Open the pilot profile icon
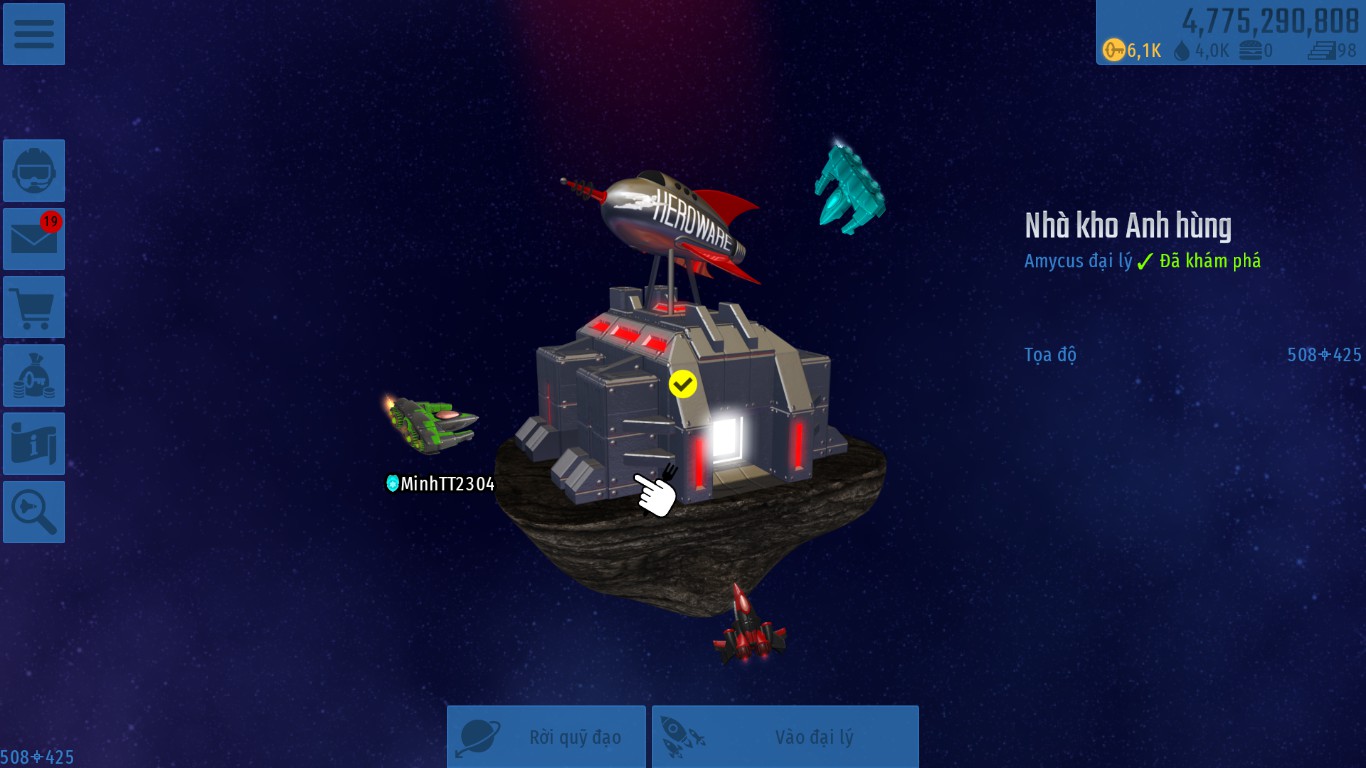Viewport: 1366px width, 768px height. (x=34, y=171)
